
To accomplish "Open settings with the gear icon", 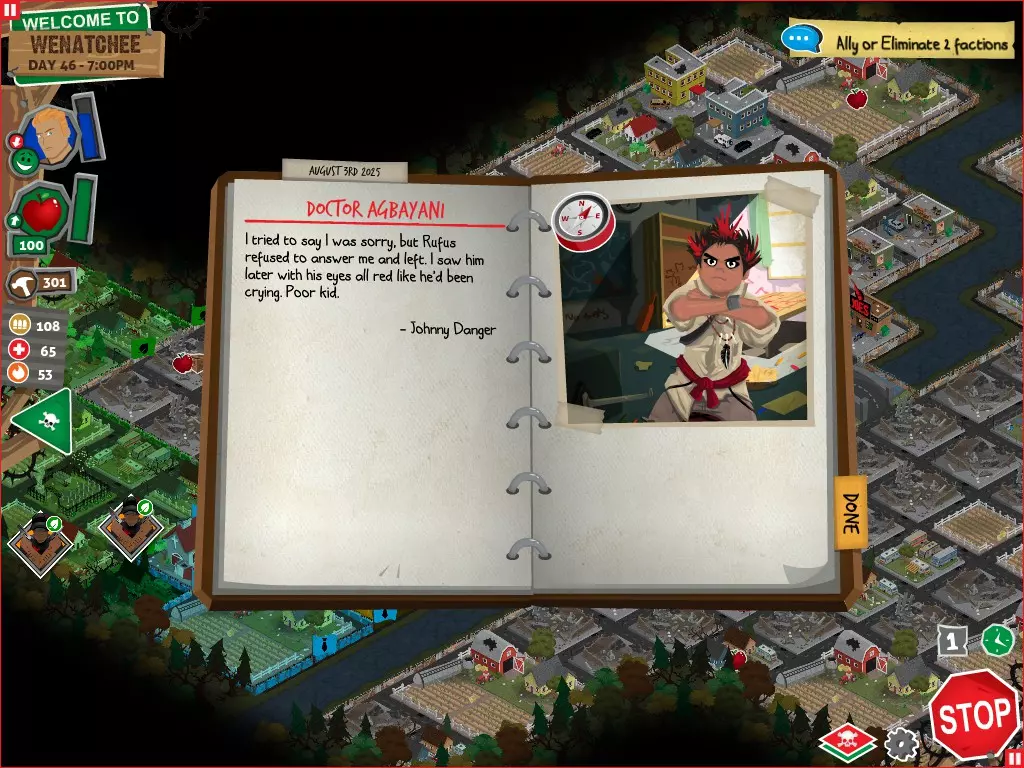I will tap(901, 743).
